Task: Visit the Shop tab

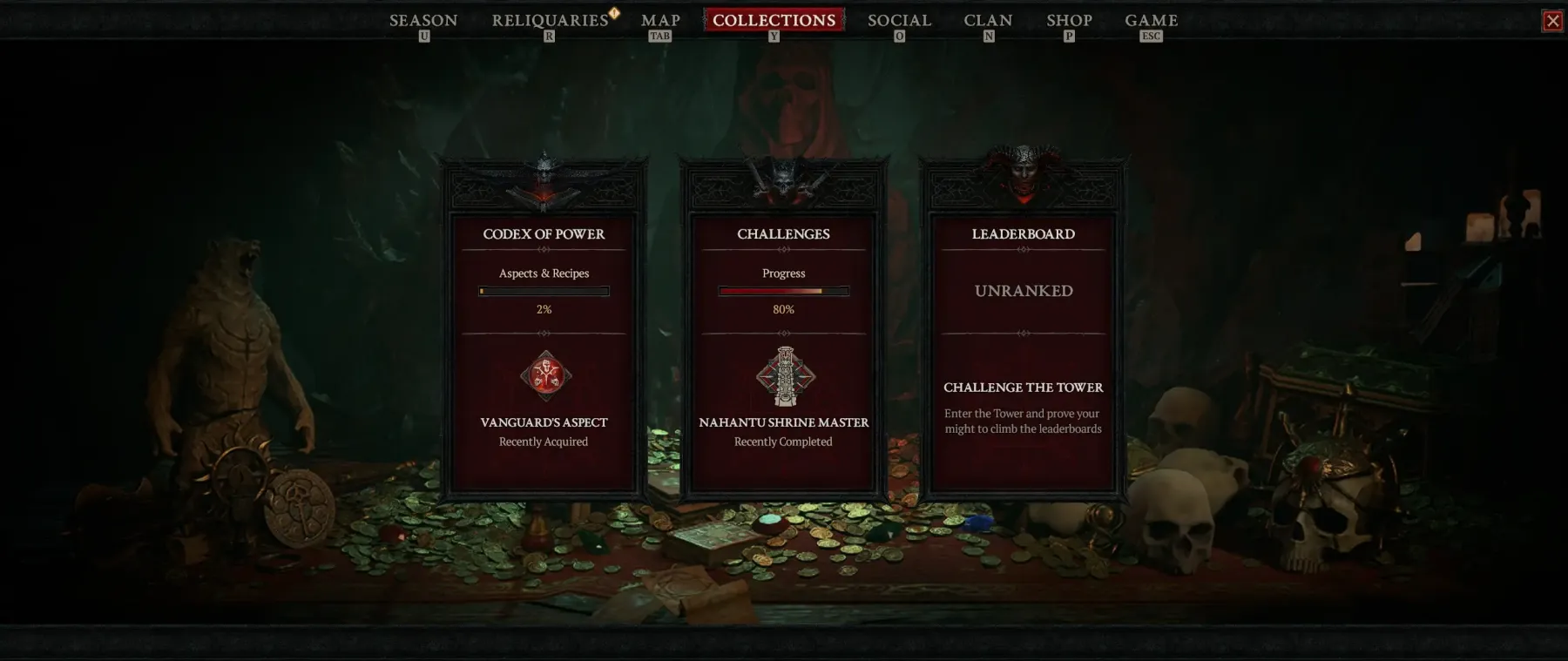Action: [x=1069, y=20]
